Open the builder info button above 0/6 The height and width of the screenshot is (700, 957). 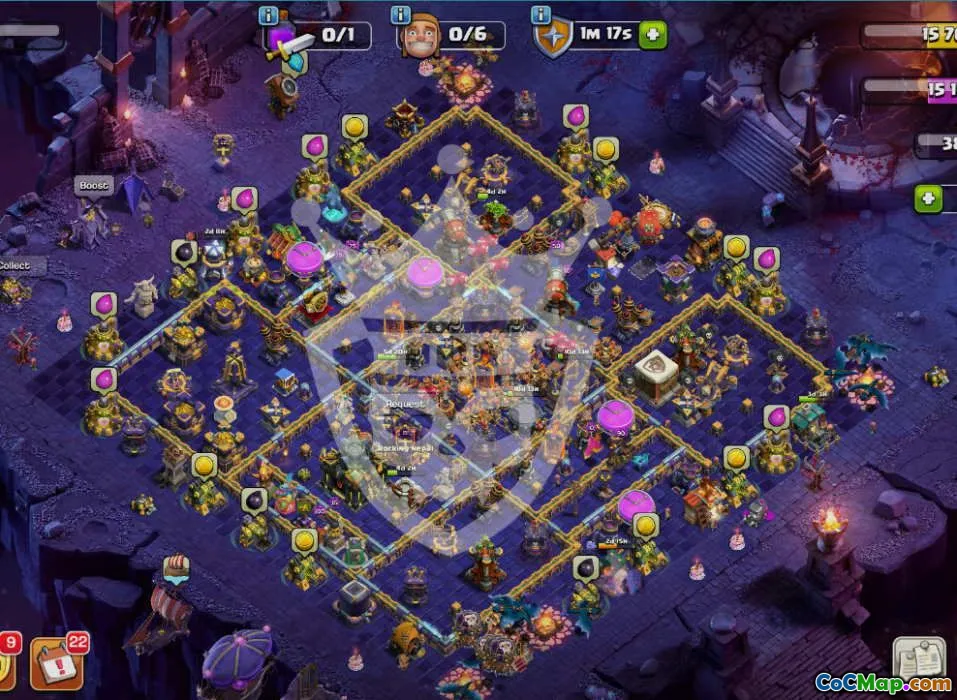(401, 15)
